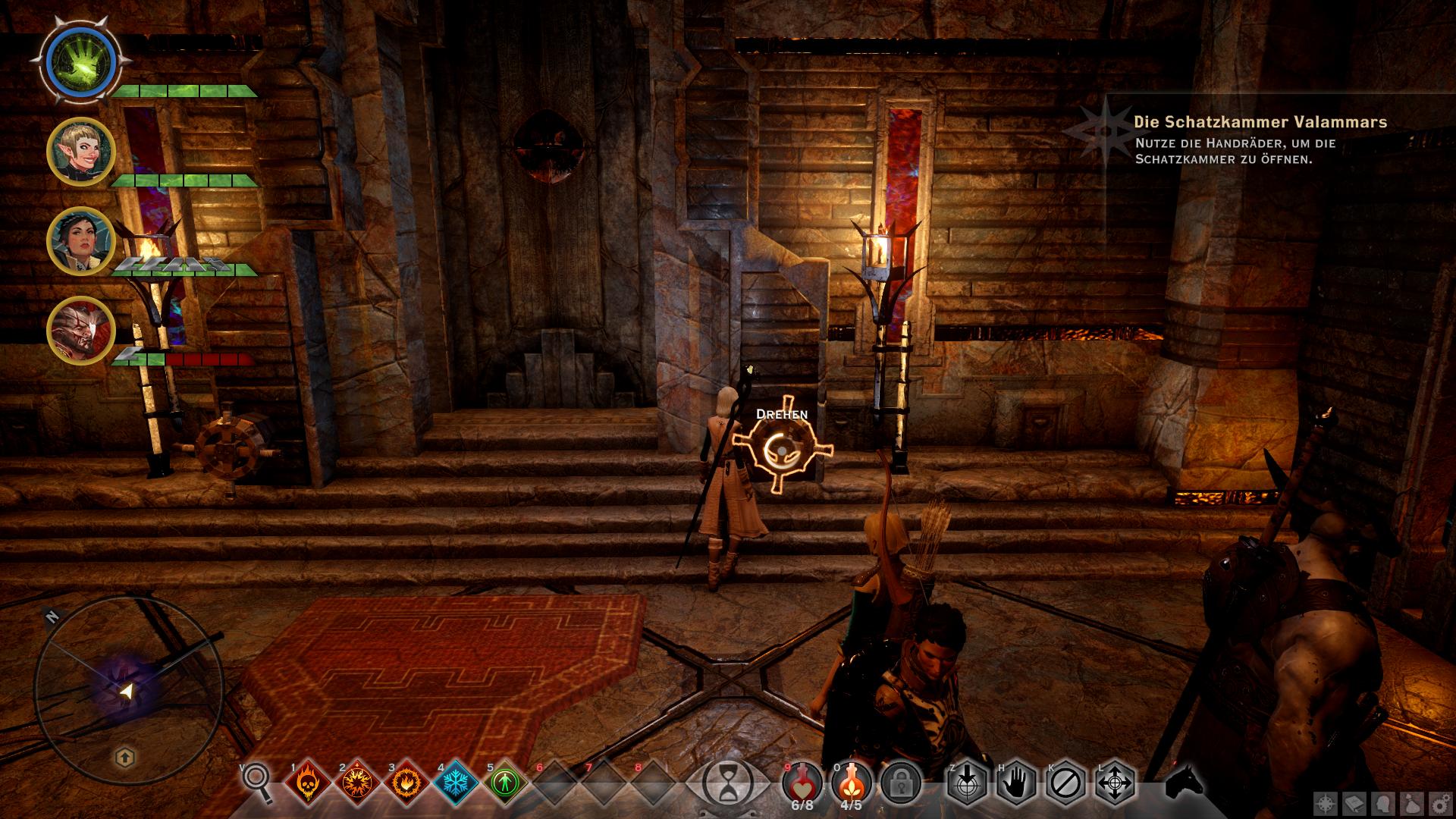Cast the flaming skull ability
Screen dimensions: 1456x819
coord(306,782)
